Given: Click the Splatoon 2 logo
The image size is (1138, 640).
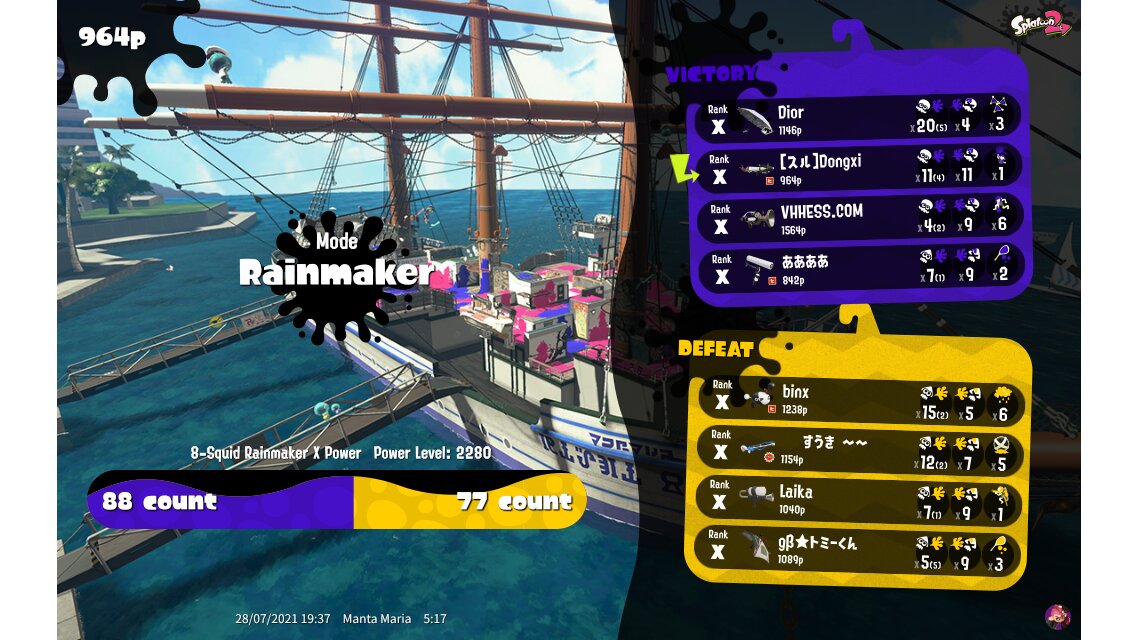Looking at the screenshot, I should coord(1040,23).
